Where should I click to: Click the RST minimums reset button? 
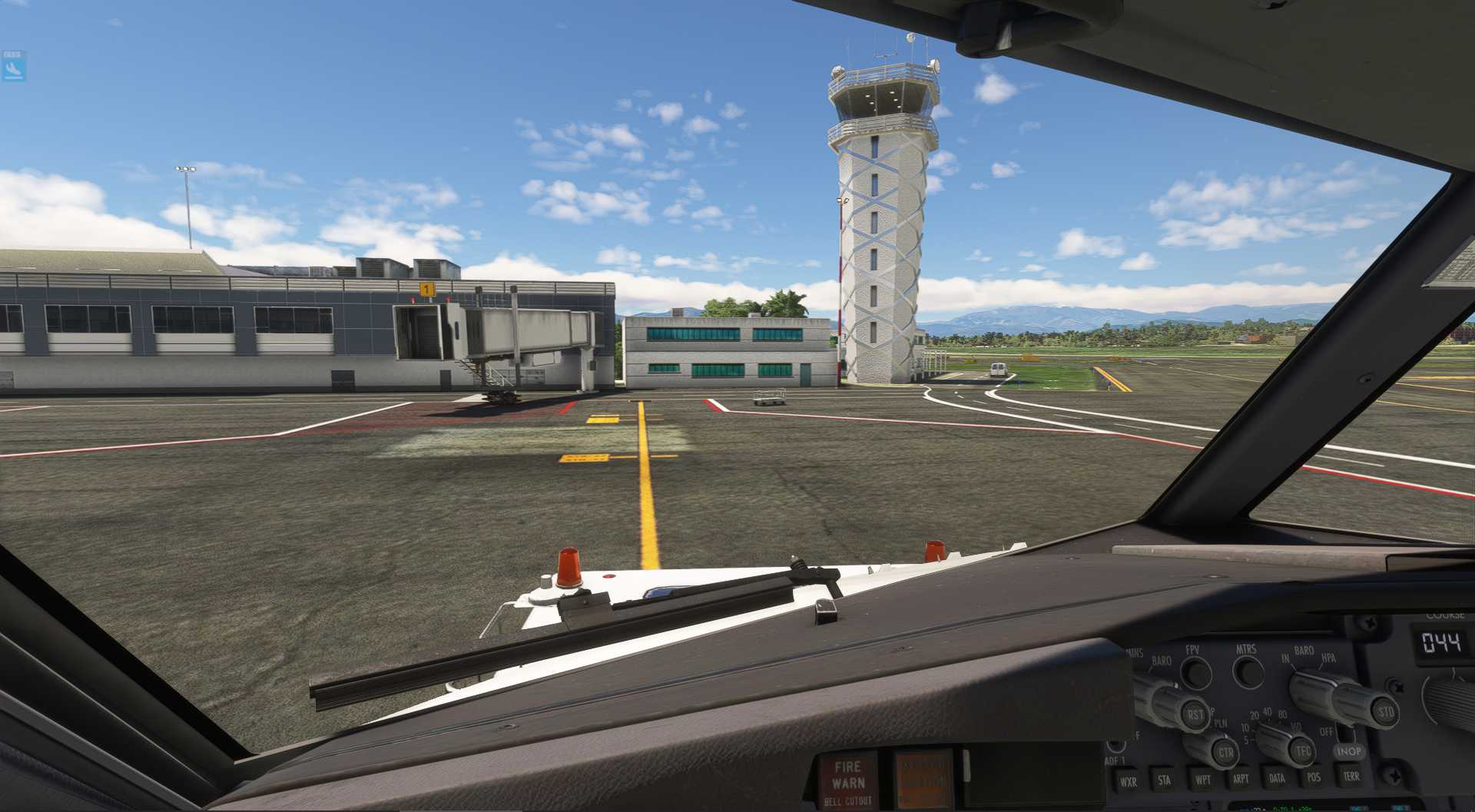tap(1195, 715)
